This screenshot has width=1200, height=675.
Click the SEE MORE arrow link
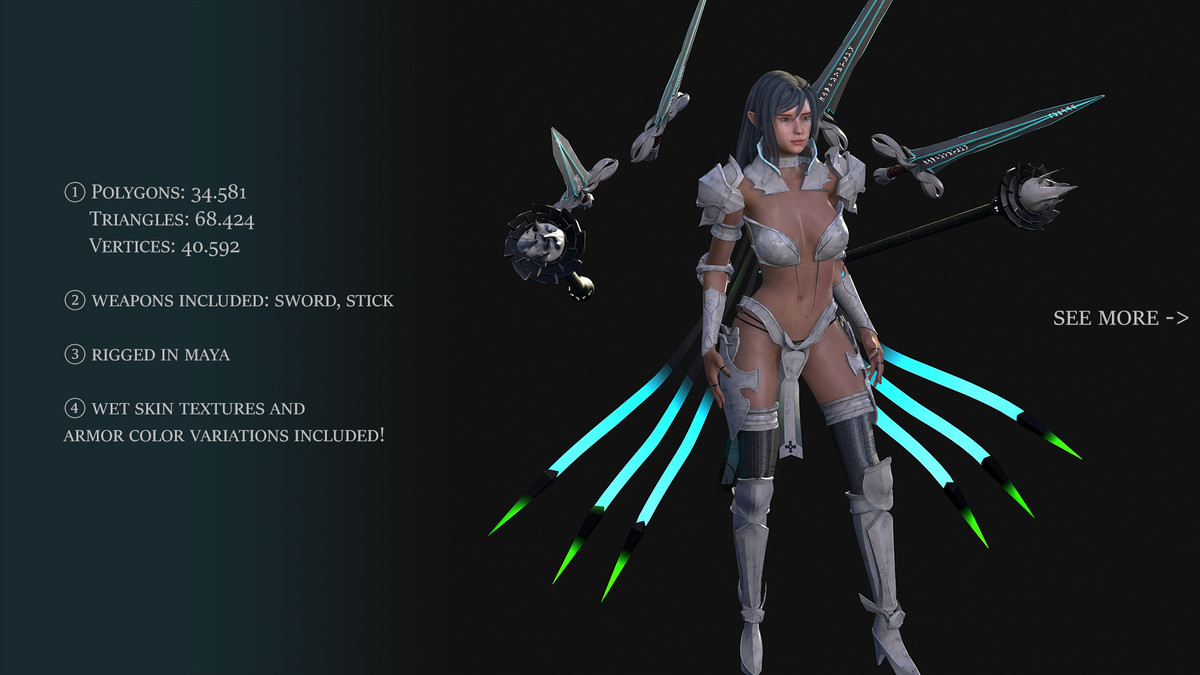(x=1120, y=318)
